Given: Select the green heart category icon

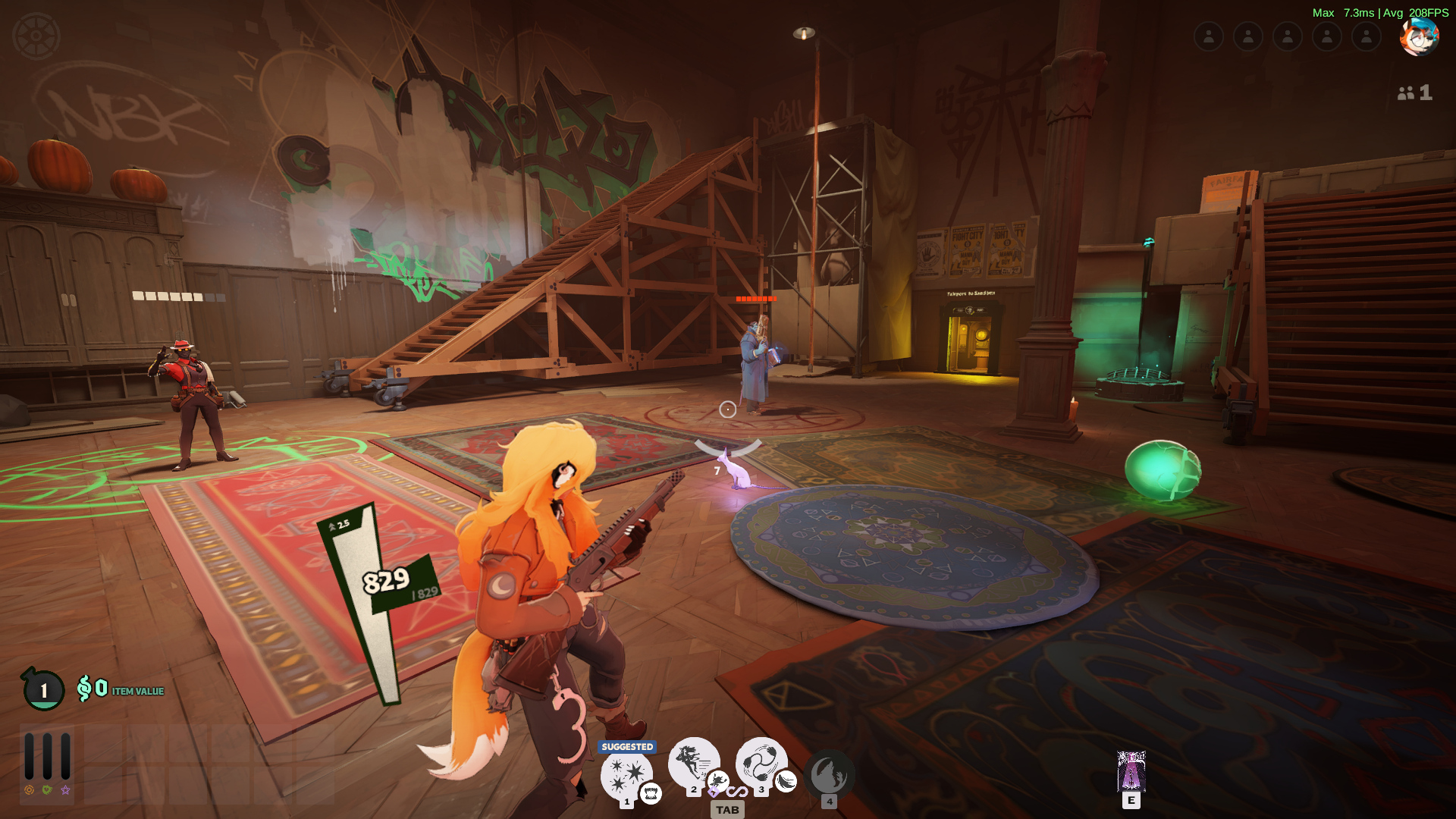Looking at the screenshot, I should click(47, 790).
